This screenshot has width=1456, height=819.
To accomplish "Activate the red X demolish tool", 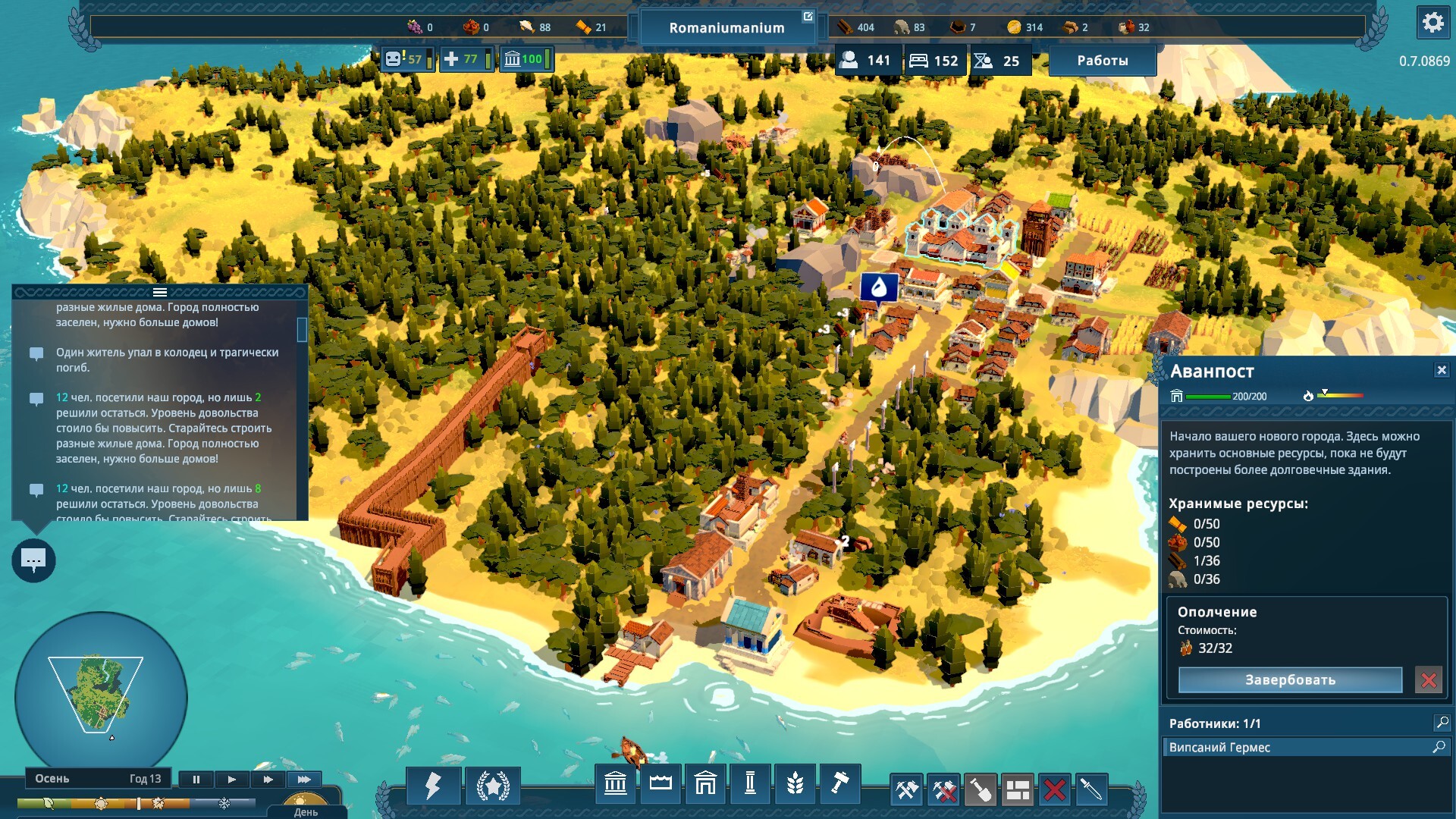I will pos(1054,790).
